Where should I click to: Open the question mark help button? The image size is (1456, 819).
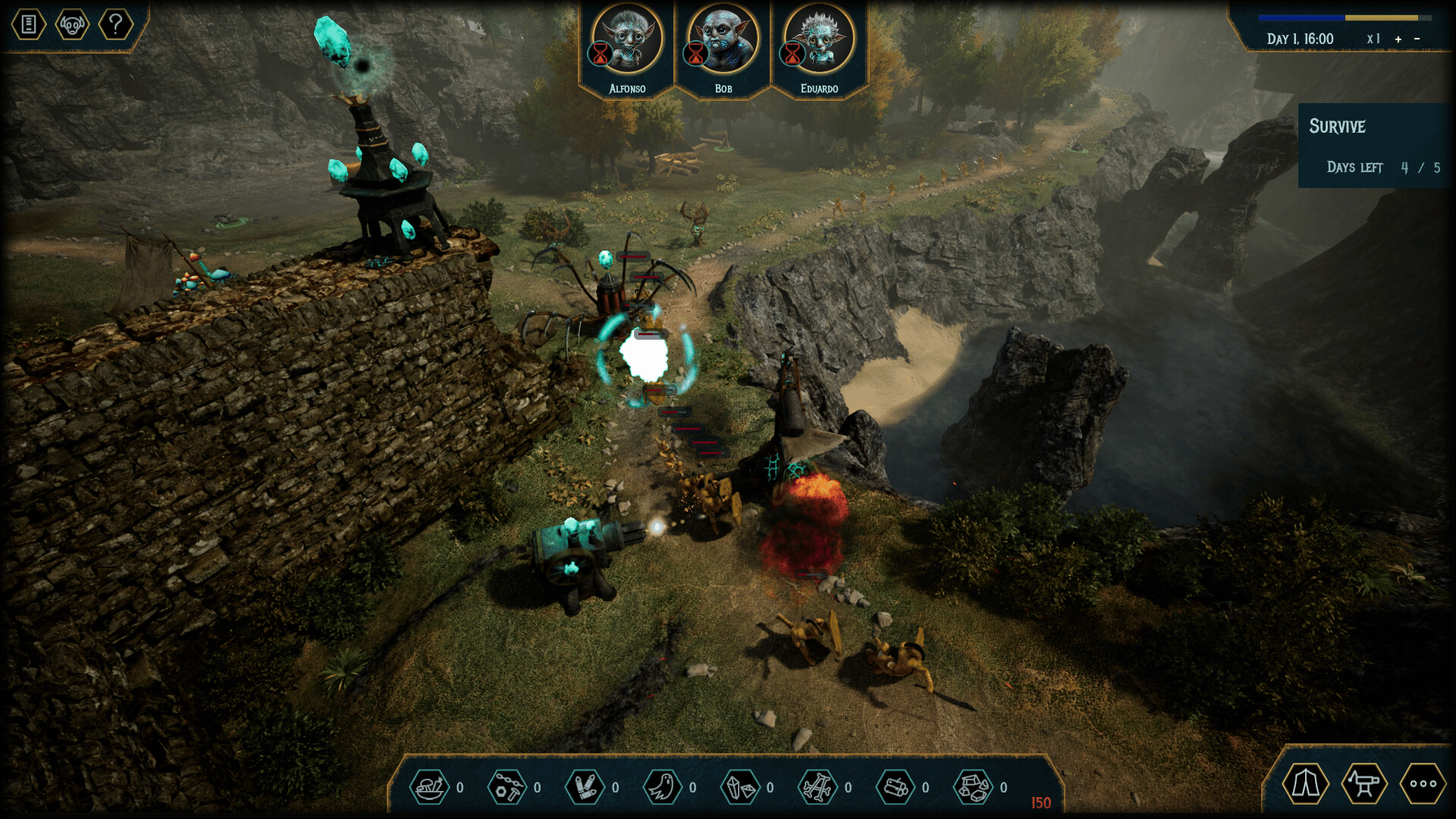[115, 25]
